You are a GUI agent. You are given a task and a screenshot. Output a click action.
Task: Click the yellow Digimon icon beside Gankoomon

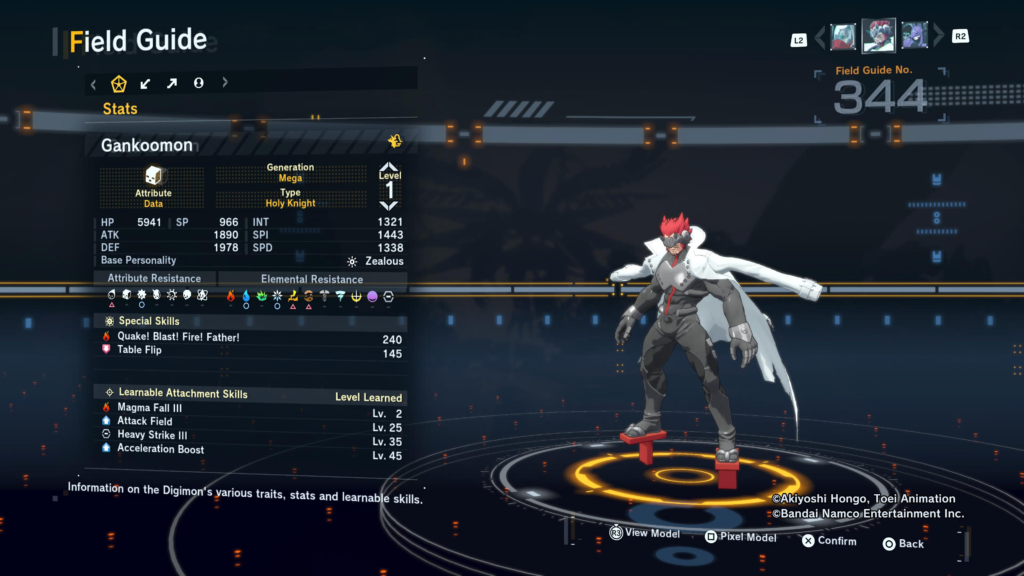395,142
